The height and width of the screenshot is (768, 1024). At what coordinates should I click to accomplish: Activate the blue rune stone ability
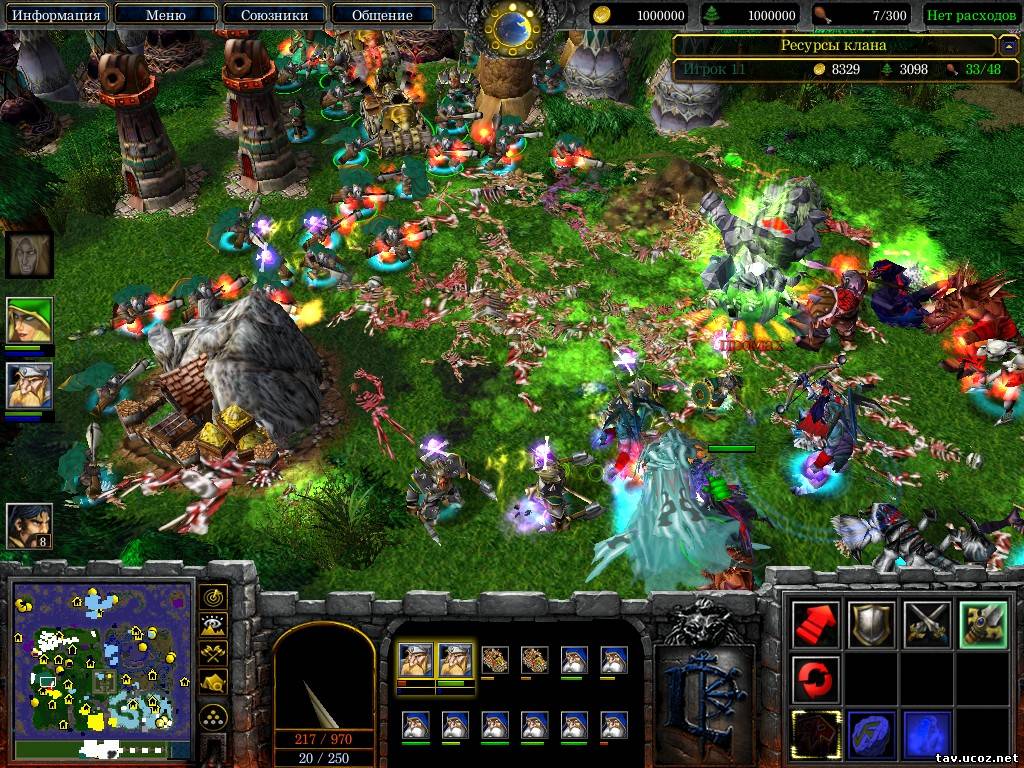(870, 733)
